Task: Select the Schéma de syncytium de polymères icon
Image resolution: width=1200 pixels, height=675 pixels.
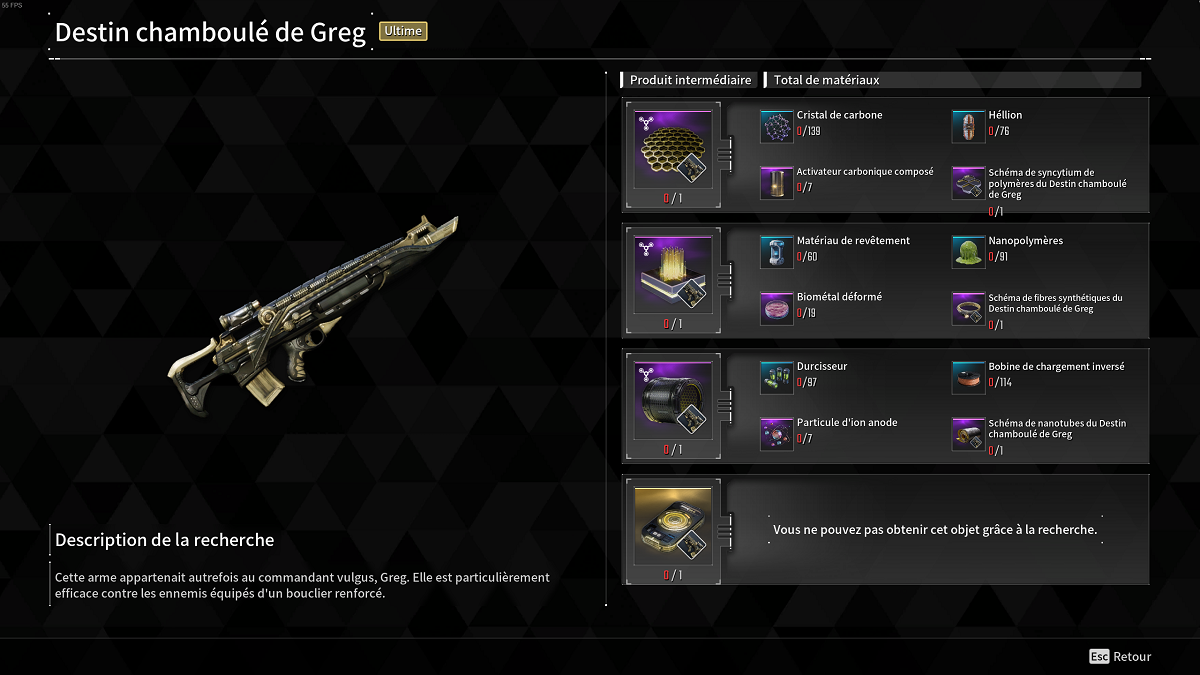Action: click(x=968, y=183)
